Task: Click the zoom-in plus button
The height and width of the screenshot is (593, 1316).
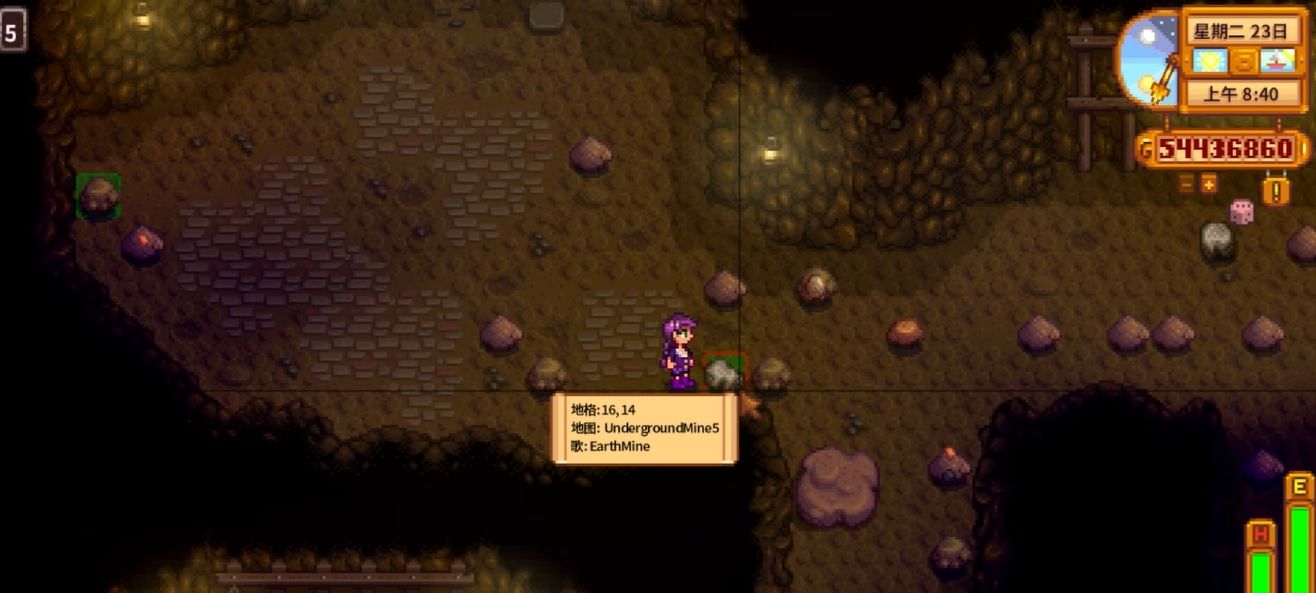Action: pos(1209,184)
